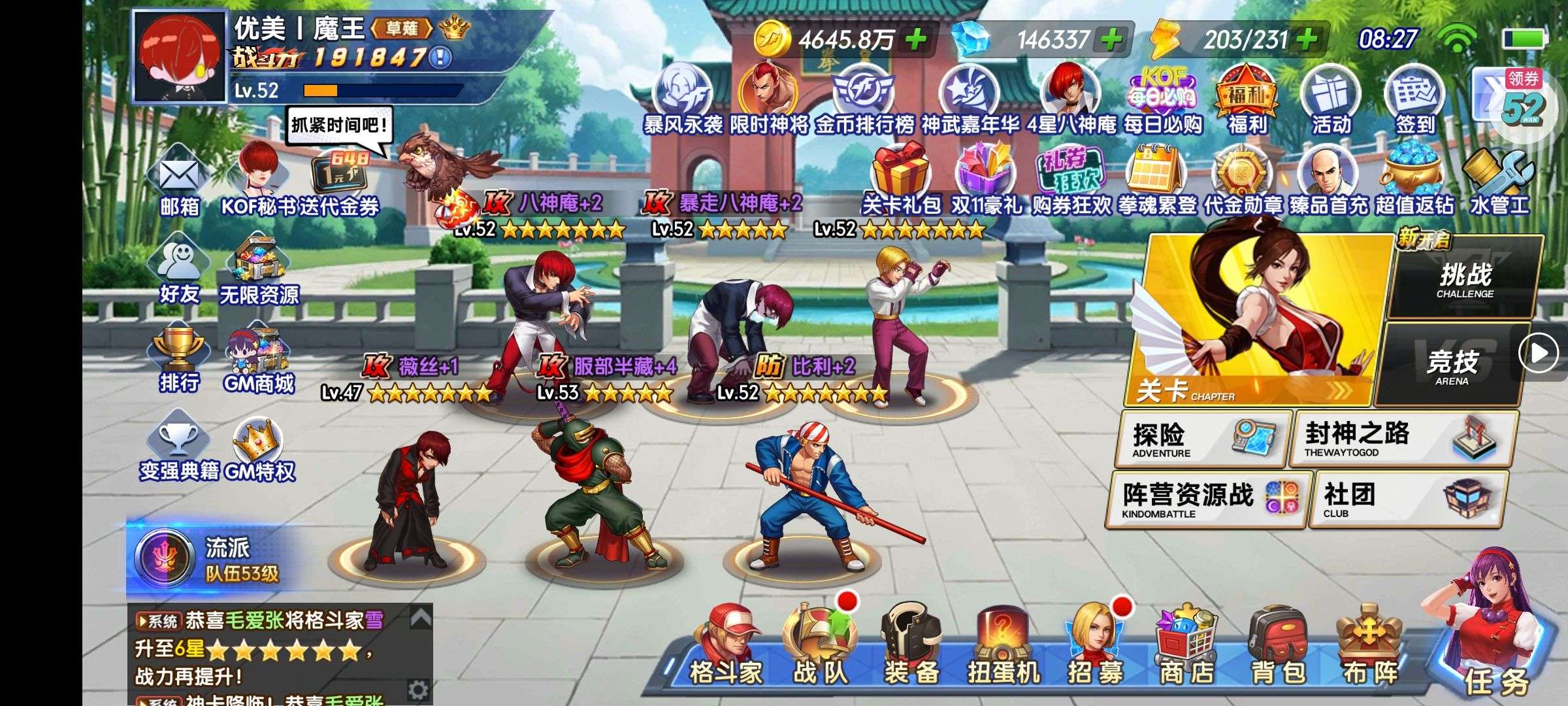Add gold coins with the plus button
This screenshot has width=1568, height=706.
coord(915,40)
